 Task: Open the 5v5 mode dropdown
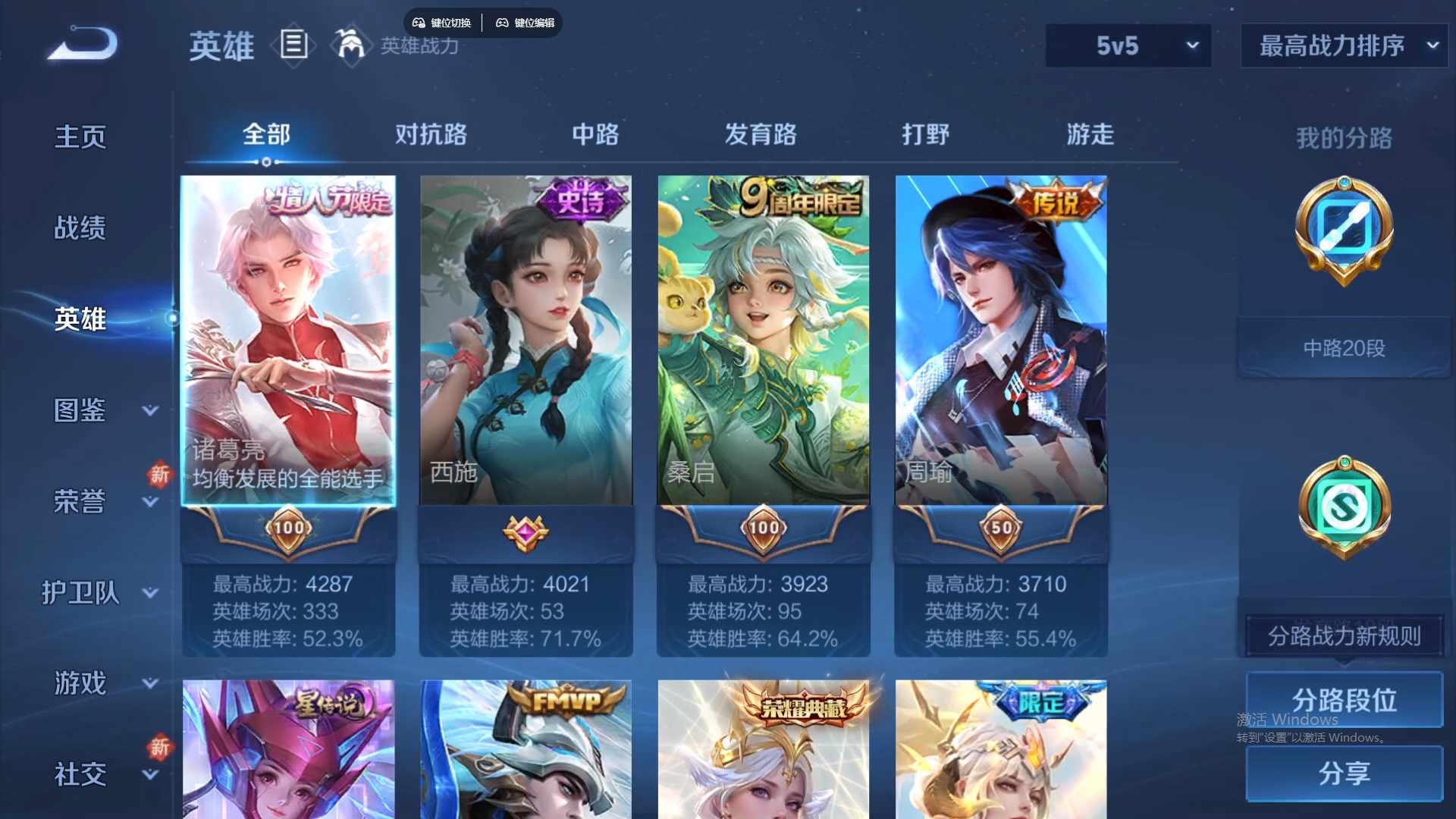point(1128,45)
